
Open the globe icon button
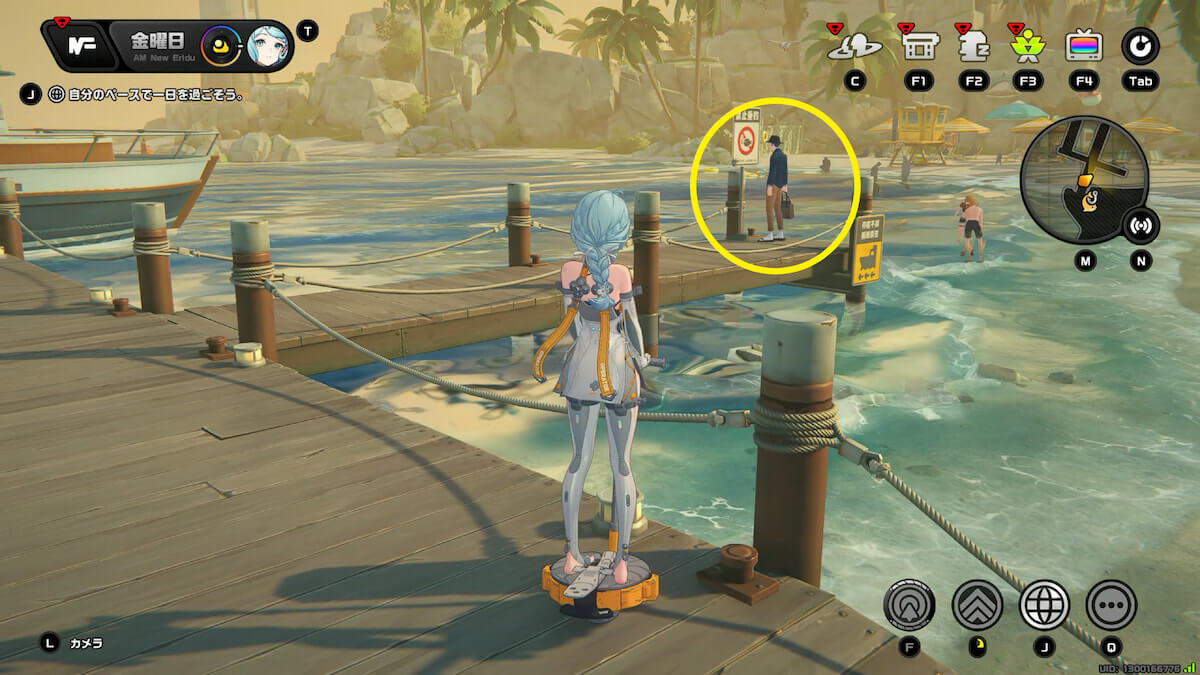1044,604
